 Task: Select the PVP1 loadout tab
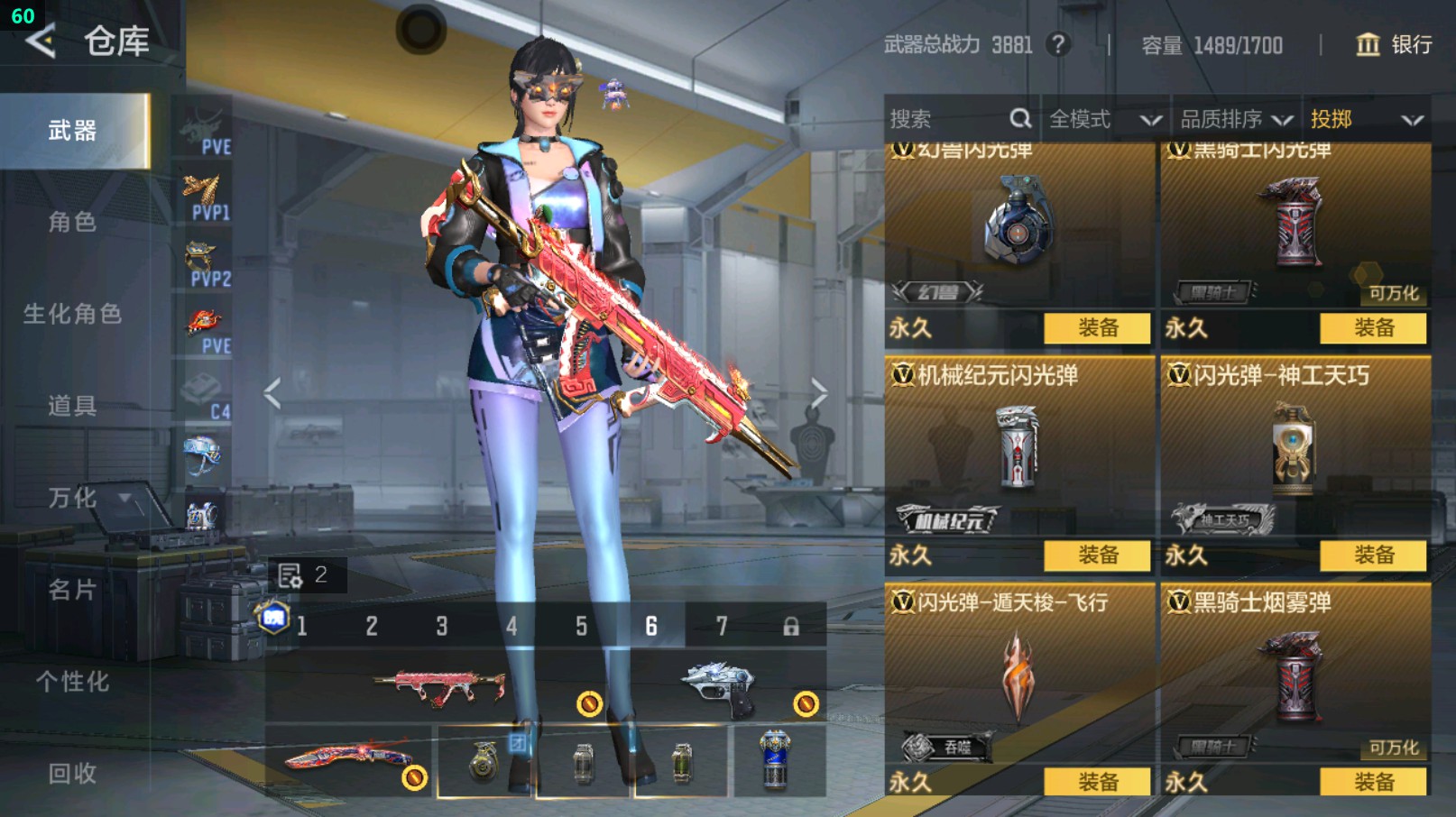[x=207, y=197]
